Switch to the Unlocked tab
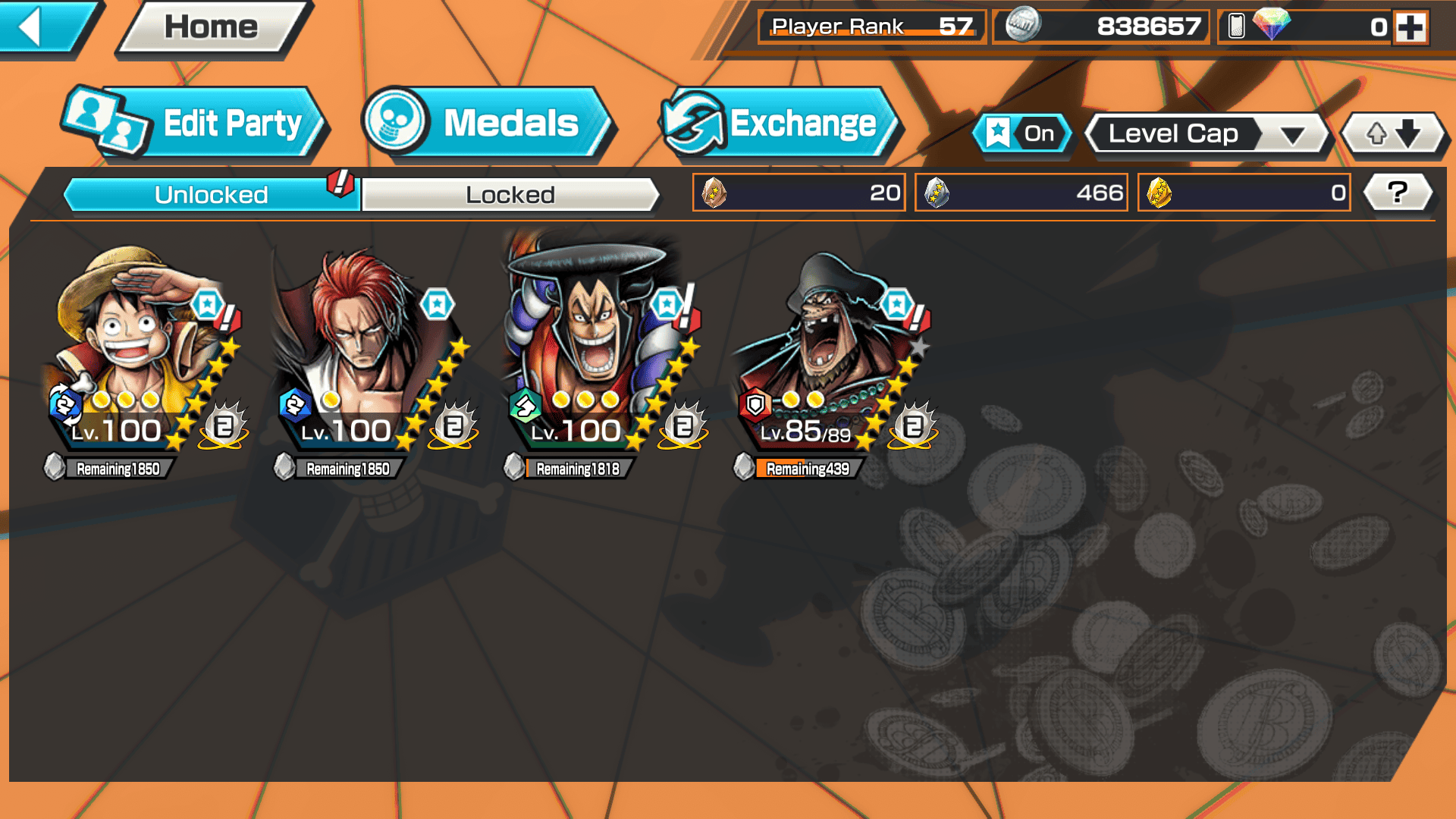Viewport: 1456px width, 819px height. 211,195
